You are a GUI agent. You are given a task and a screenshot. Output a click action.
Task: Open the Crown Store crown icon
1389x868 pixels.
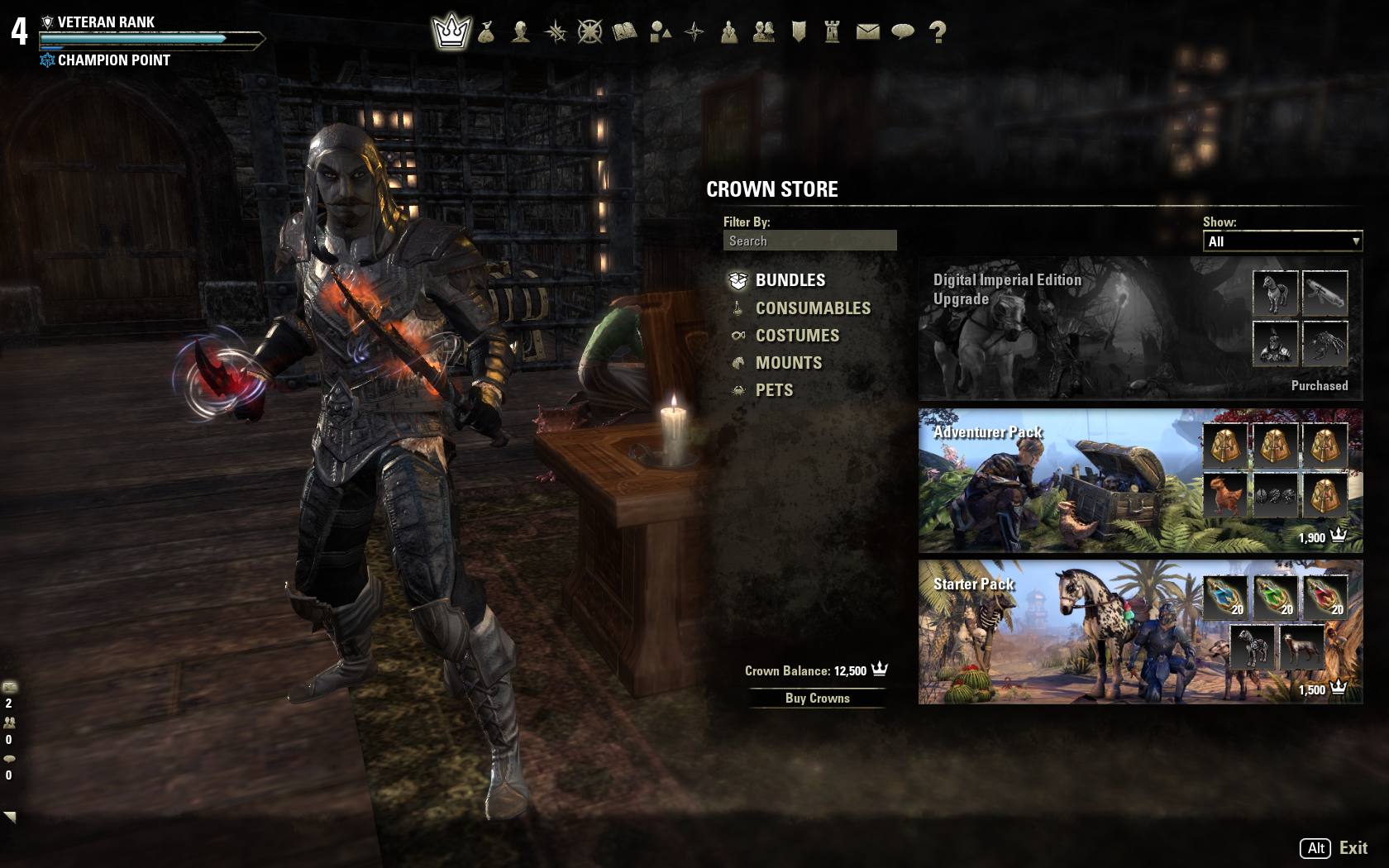[451, 32]
